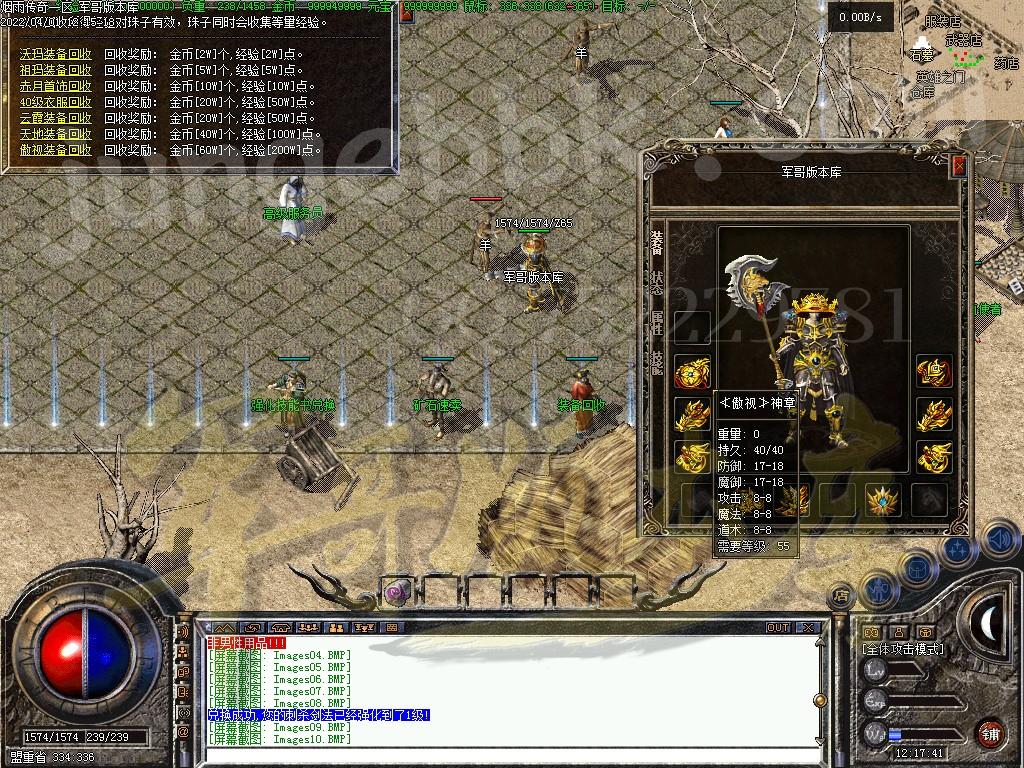
Task: Click the chat window OUT button
Action: (778, 628)
